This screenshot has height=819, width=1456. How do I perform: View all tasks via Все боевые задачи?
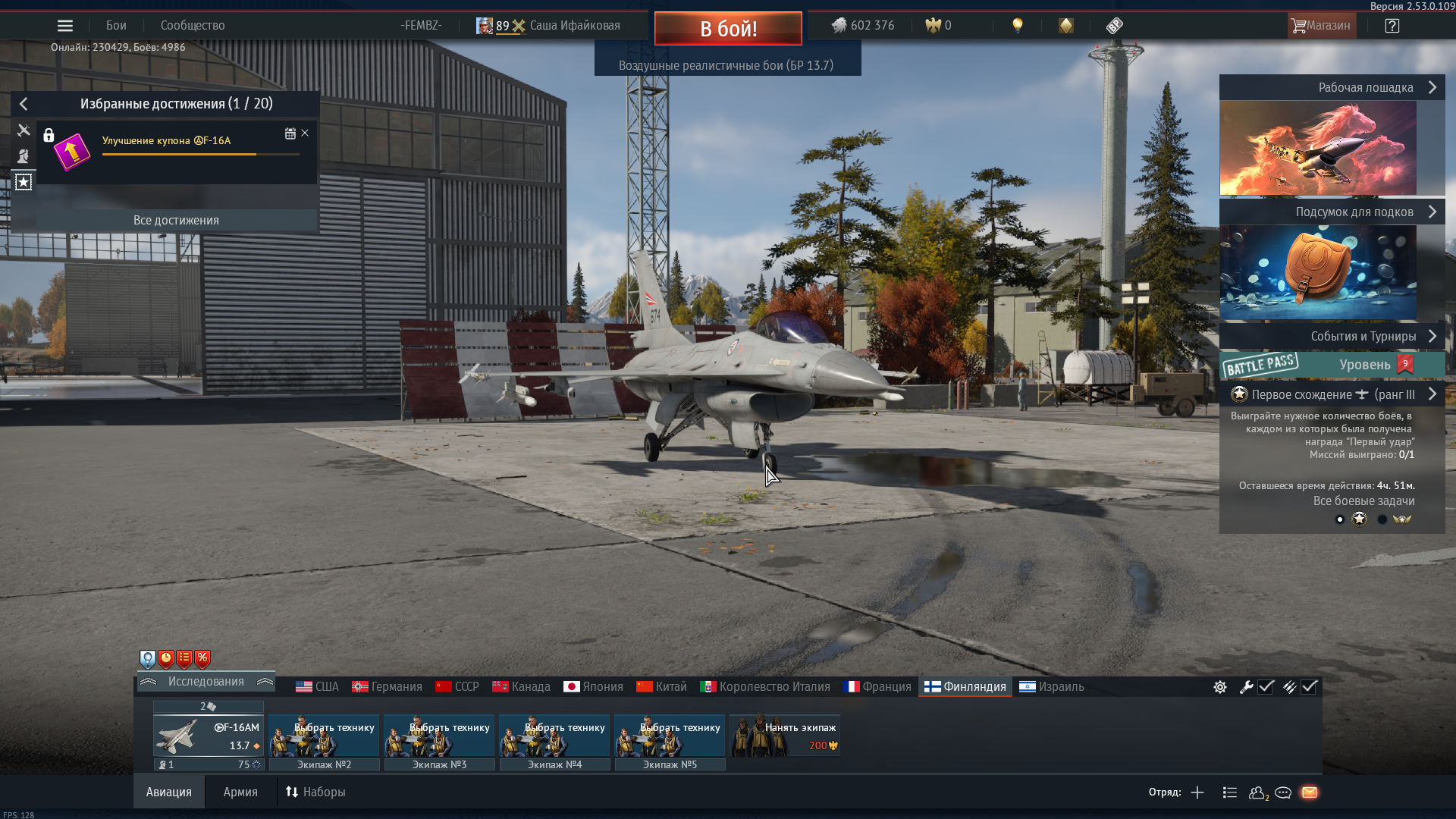click(1363, 501)
